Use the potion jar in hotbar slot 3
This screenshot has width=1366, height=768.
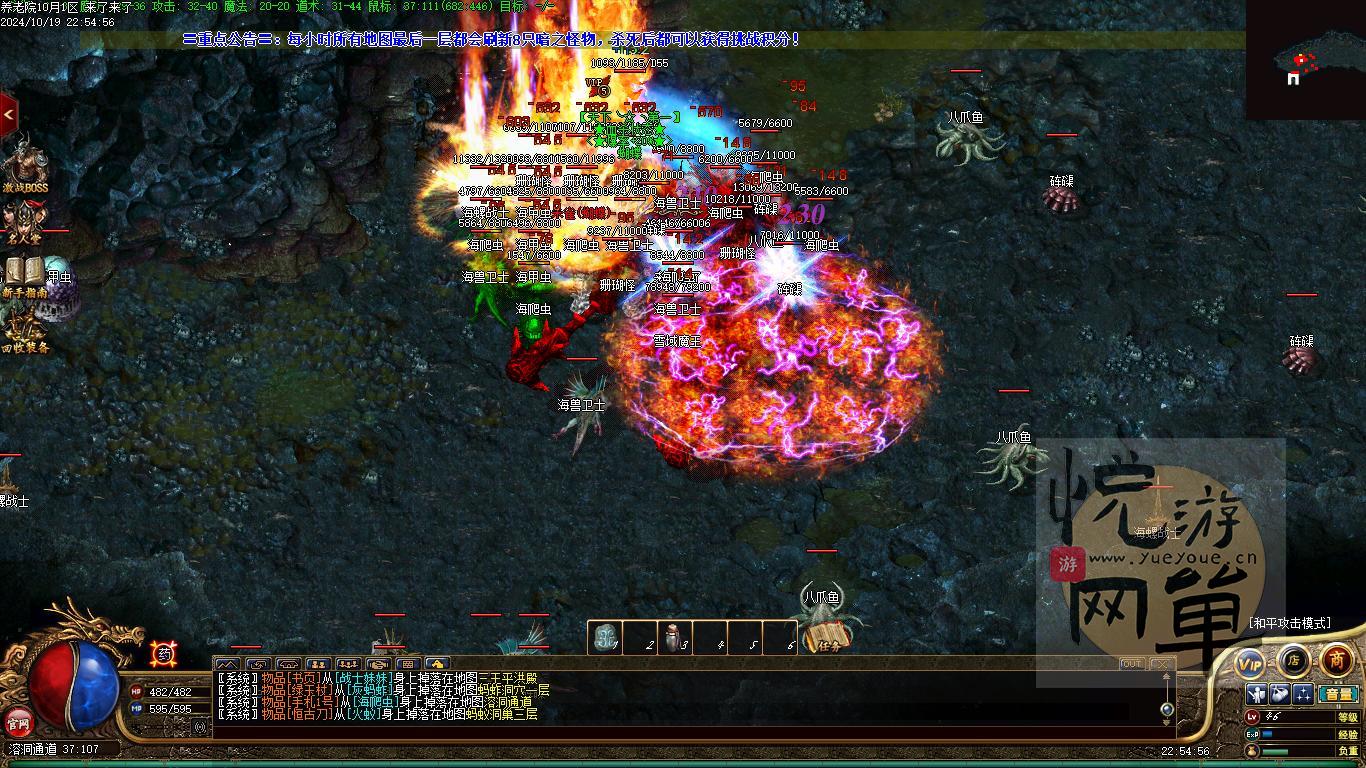[675, 637]
